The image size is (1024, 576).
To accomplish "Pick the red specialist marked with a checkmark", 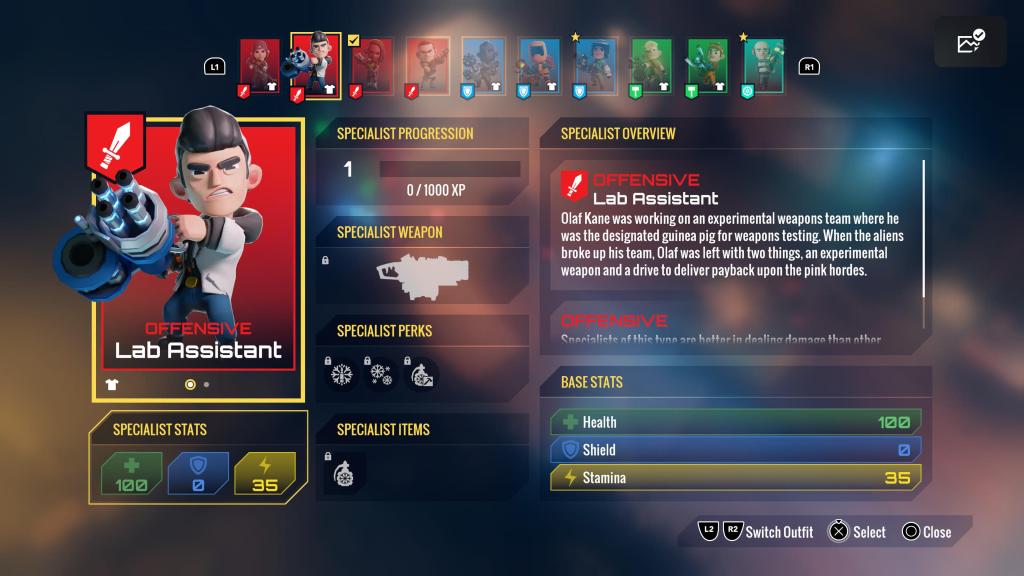I will [x=371, y=66].
